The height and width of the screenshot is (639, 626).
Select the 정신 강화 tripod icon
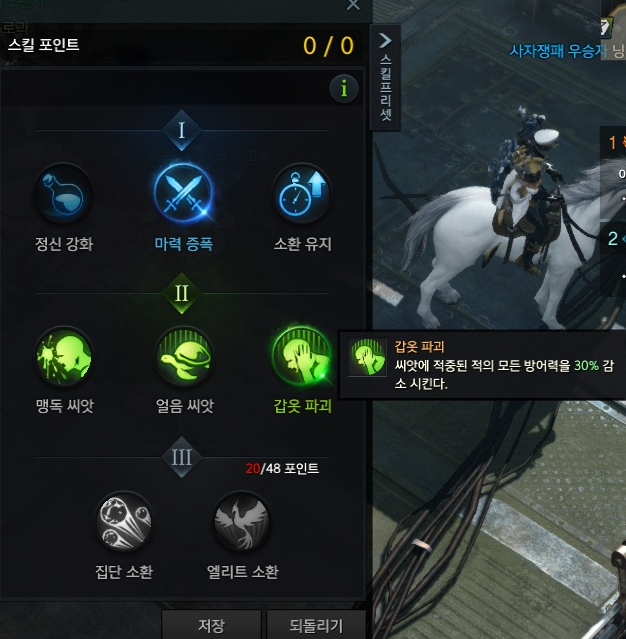64,193
